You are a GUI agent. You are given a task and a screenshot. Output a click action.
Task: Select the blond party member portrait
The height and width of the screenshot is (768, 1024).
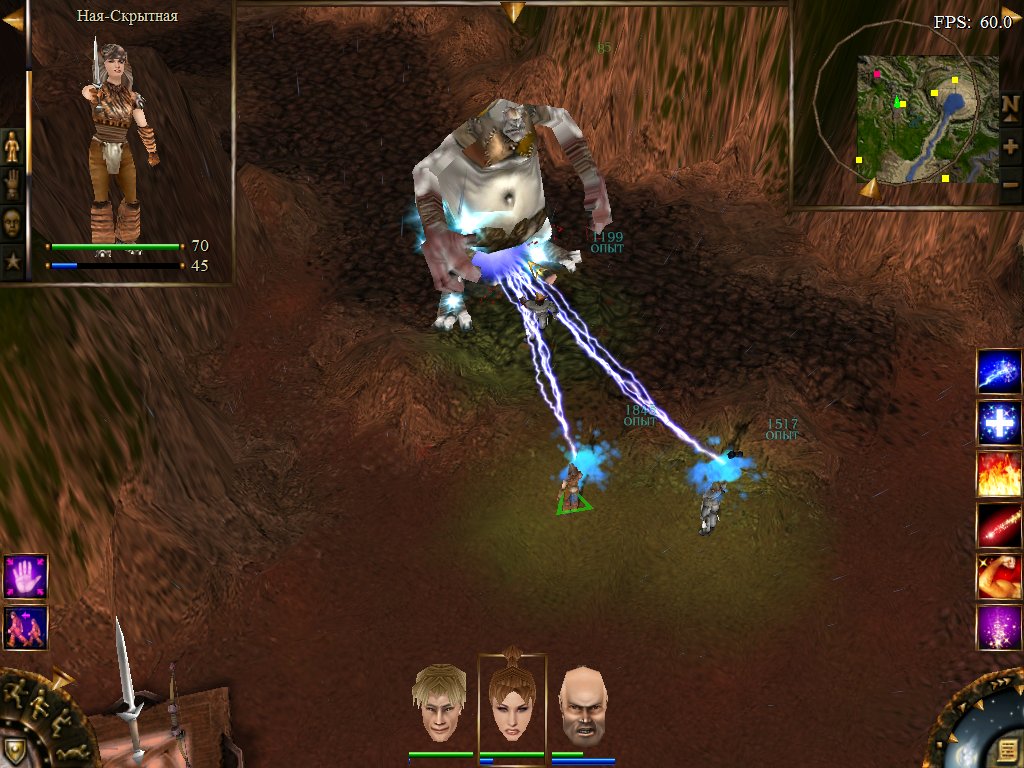[441, 703]
